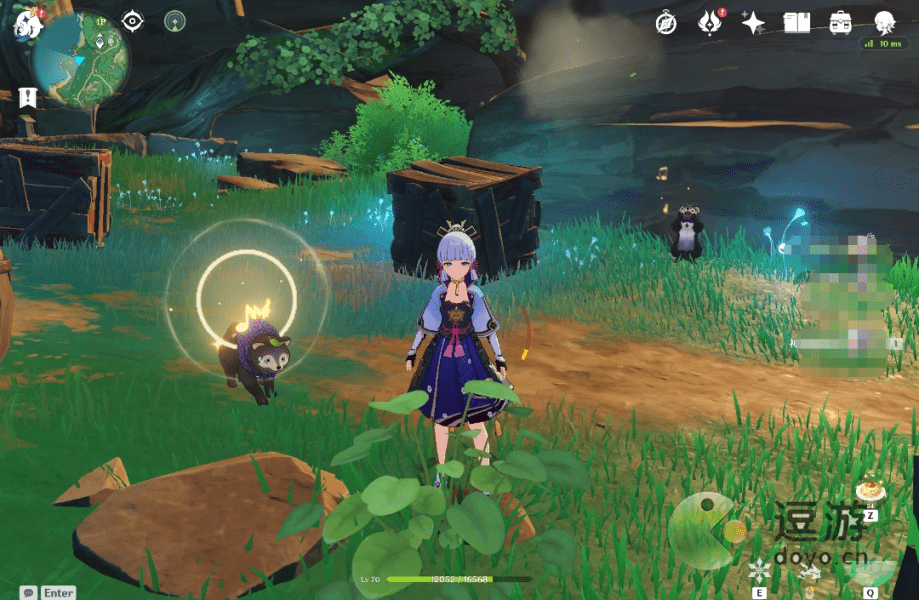Open the Events wing-shaped icon
The width and height of the screenshot is (919, 600).
pos(710,22)
